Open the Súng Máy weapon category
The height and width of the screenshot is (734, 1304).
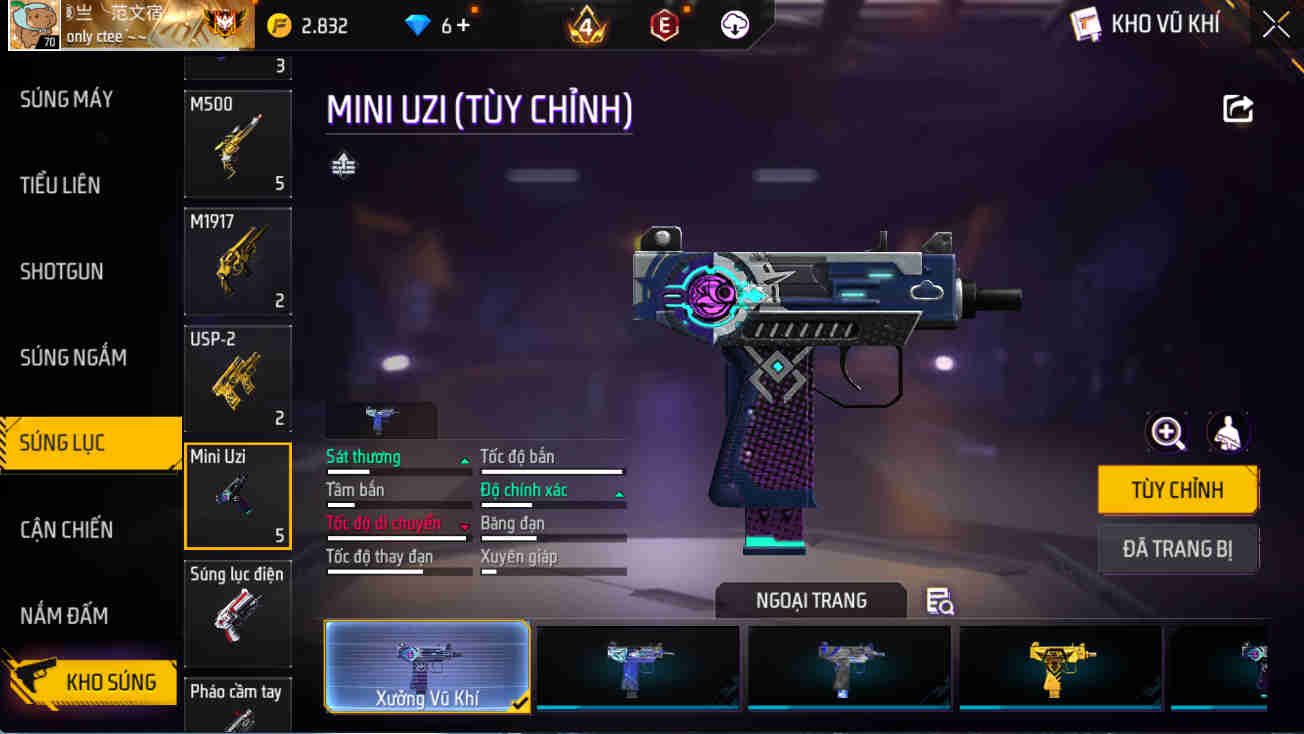[67, 99]
